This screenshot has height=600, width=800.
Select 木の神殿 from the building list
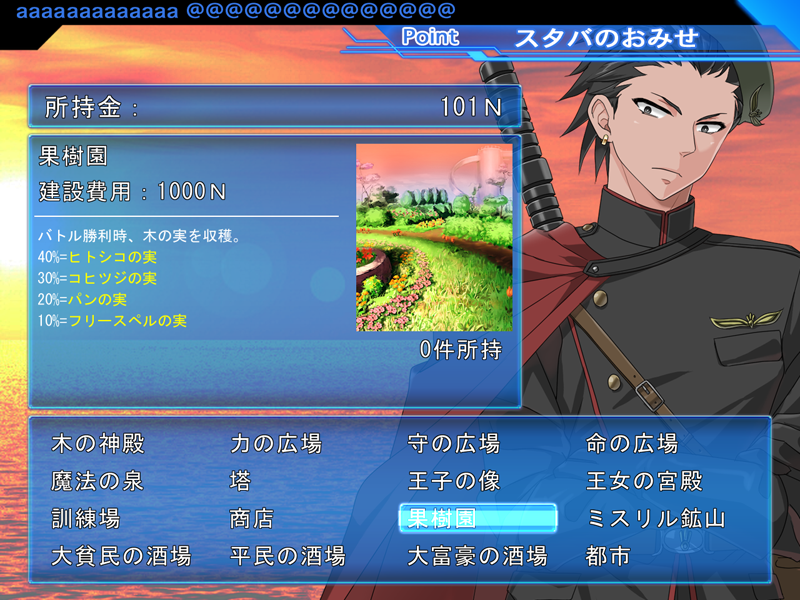[x=97, y=443]
